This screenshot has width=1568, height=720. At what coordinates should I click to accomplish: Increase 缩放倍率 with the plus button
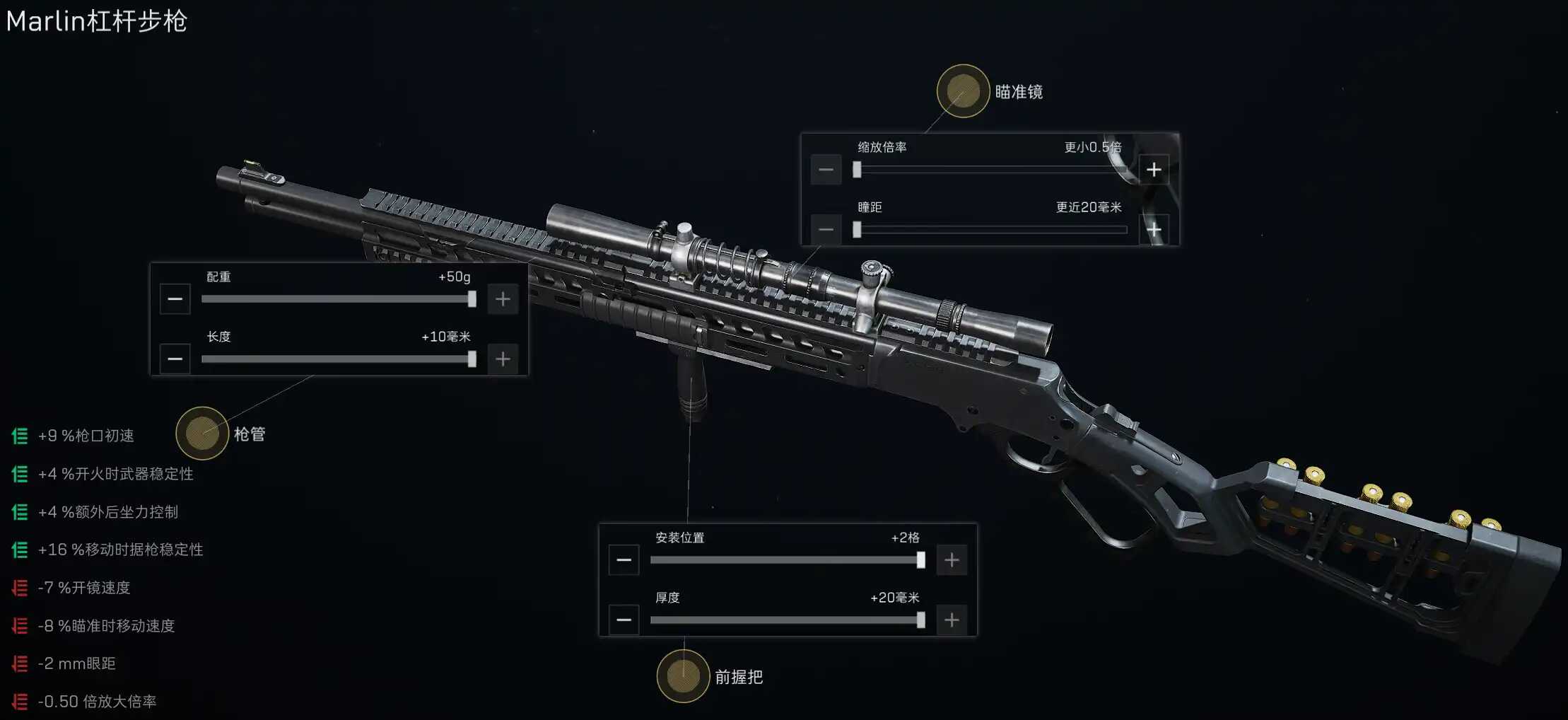(x=1154, y=170)
